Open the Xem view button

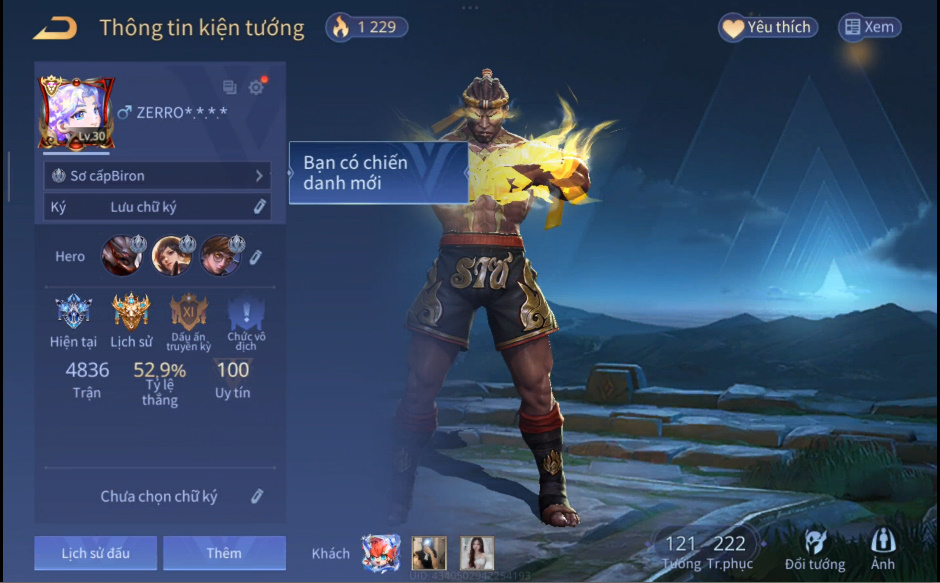coord(869,28)
